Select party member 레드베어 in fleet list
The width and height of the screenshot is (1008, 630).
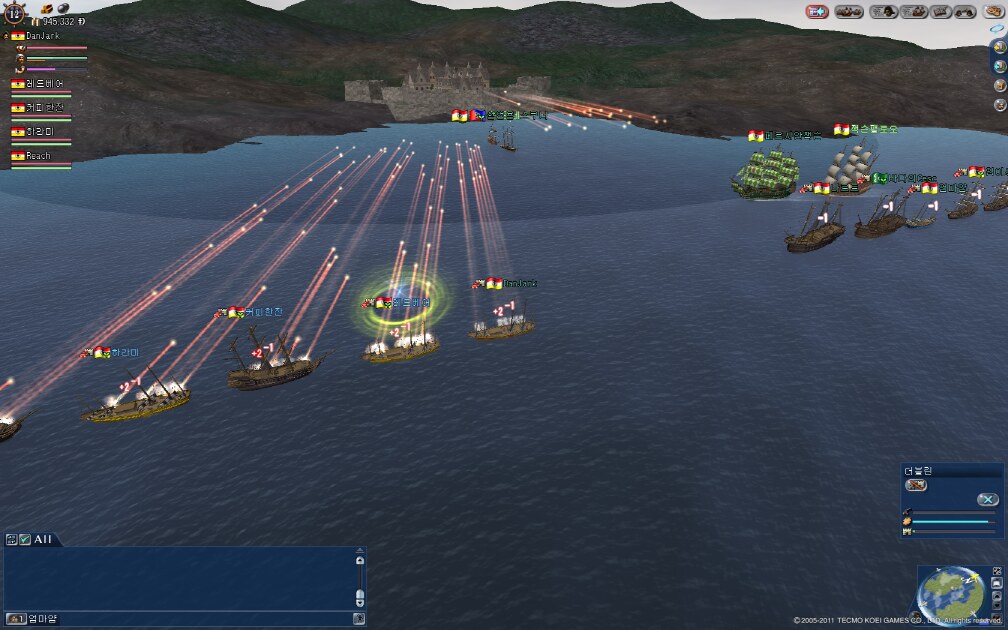point(42,84)
